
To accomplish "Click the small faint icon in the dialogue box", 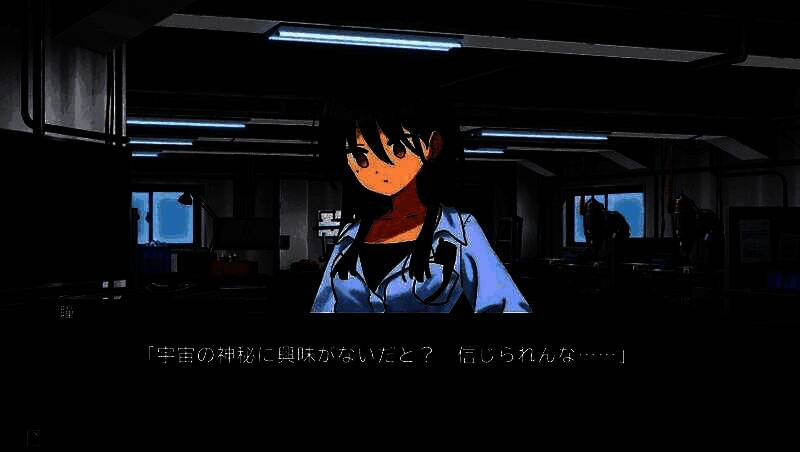I will (x=34, y=436).
